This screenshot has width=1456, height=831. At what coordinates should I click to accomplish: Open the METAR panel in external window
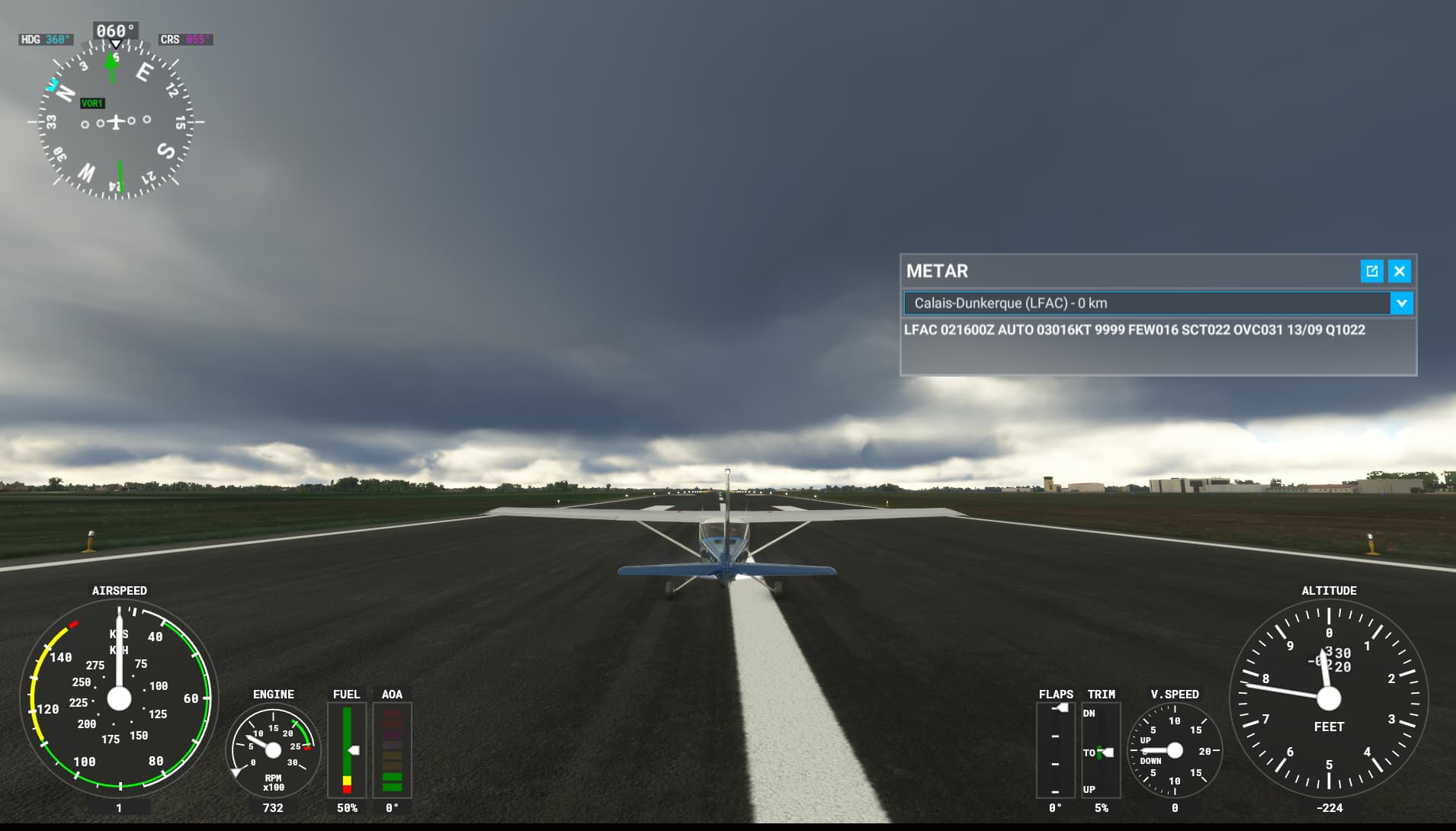coord(1371,271)
